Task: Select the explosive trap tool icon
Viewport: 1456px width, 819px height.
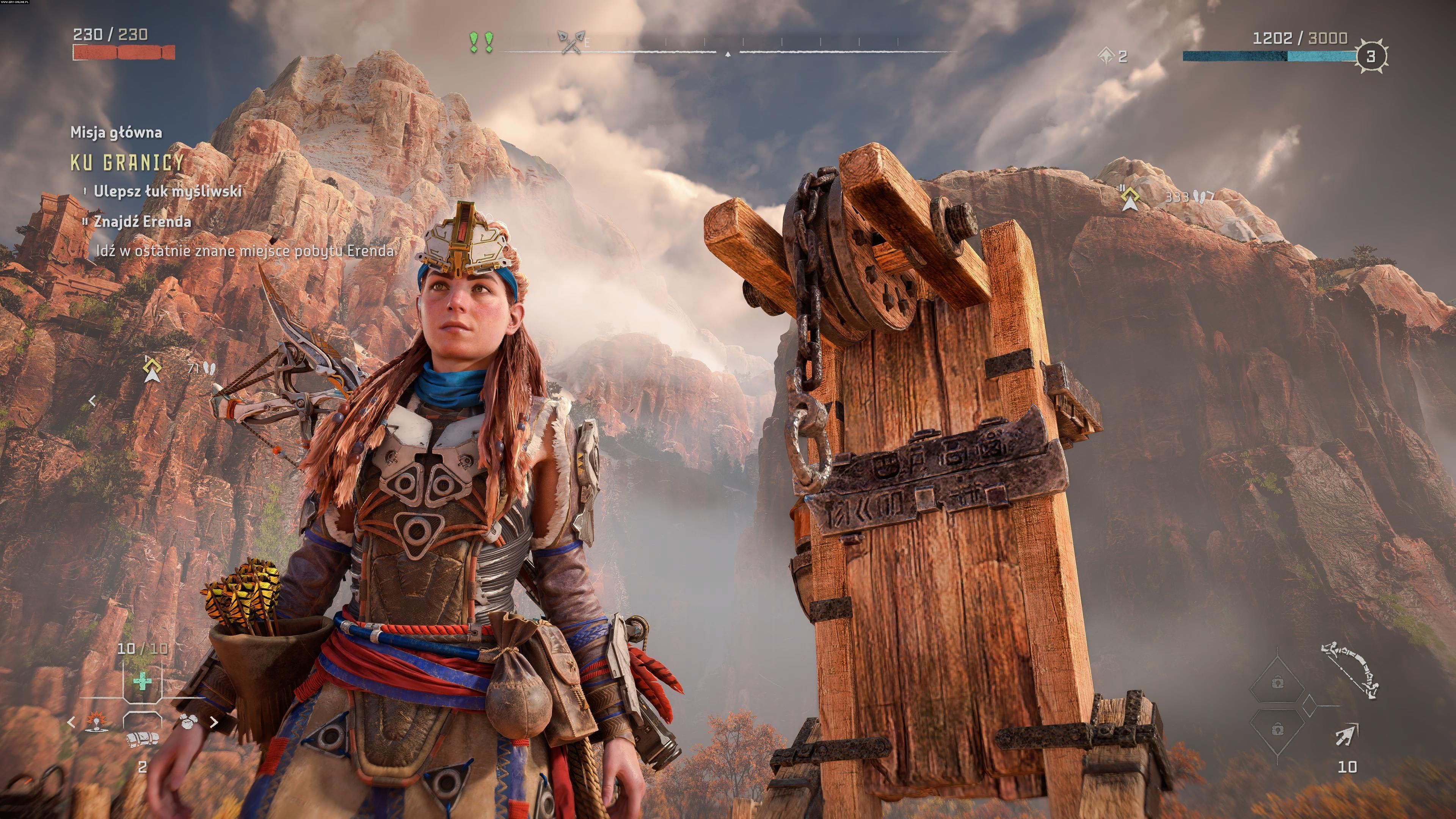Action: pos(97,722)
